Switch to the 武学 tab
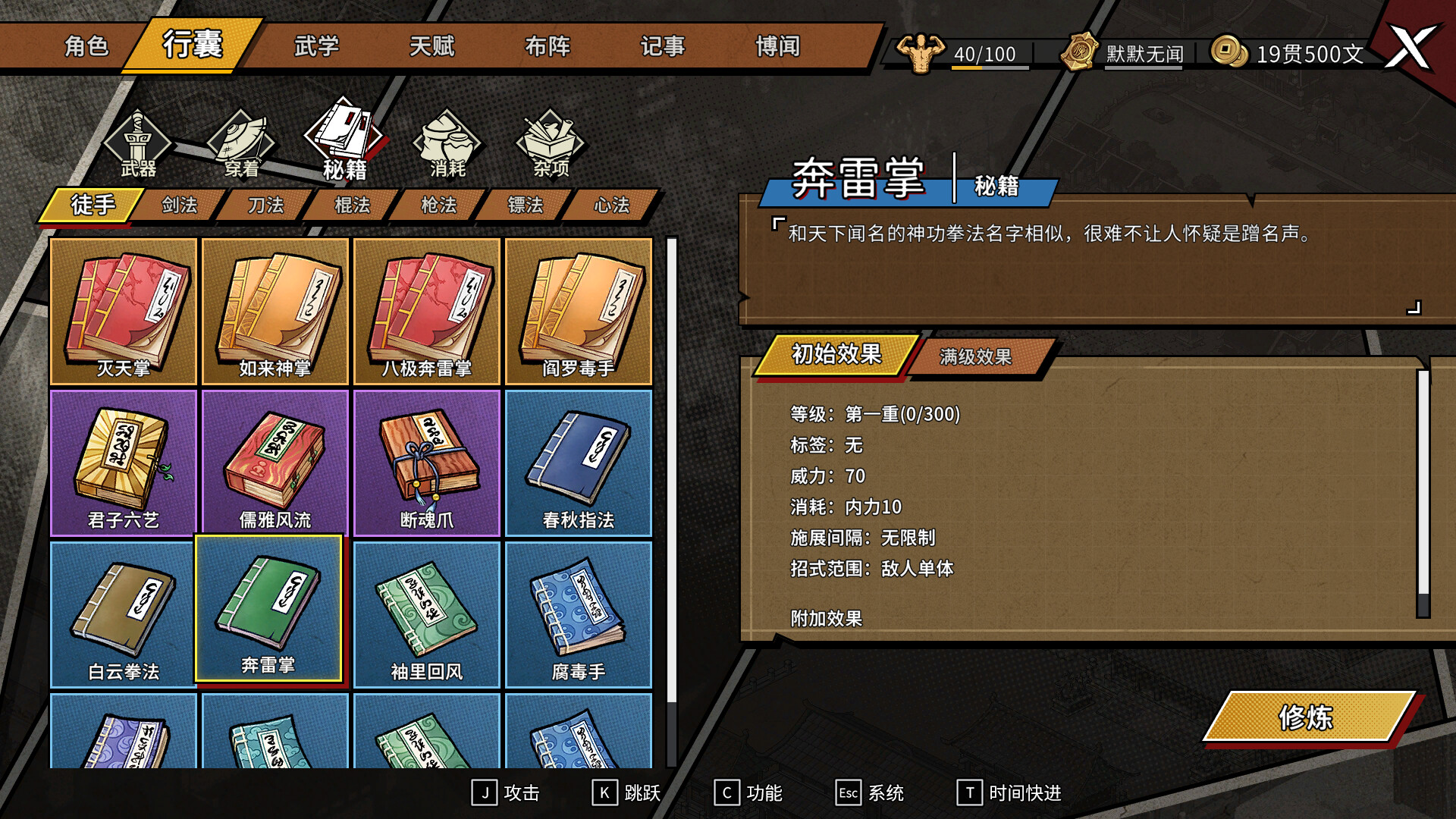This screenshot has height=819, width=1456. 316,47
